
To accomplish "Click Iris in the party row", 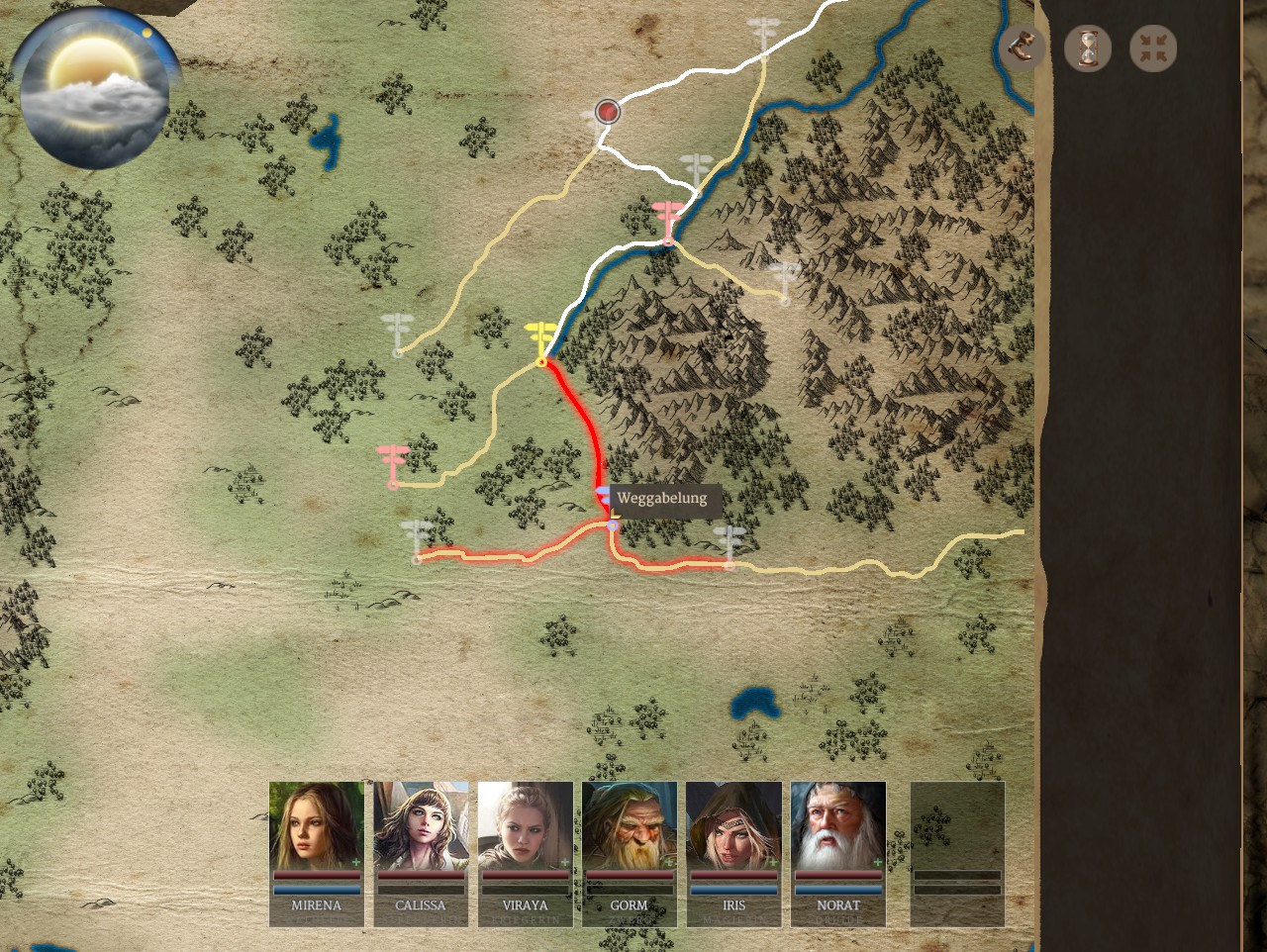I will [733, 826].
